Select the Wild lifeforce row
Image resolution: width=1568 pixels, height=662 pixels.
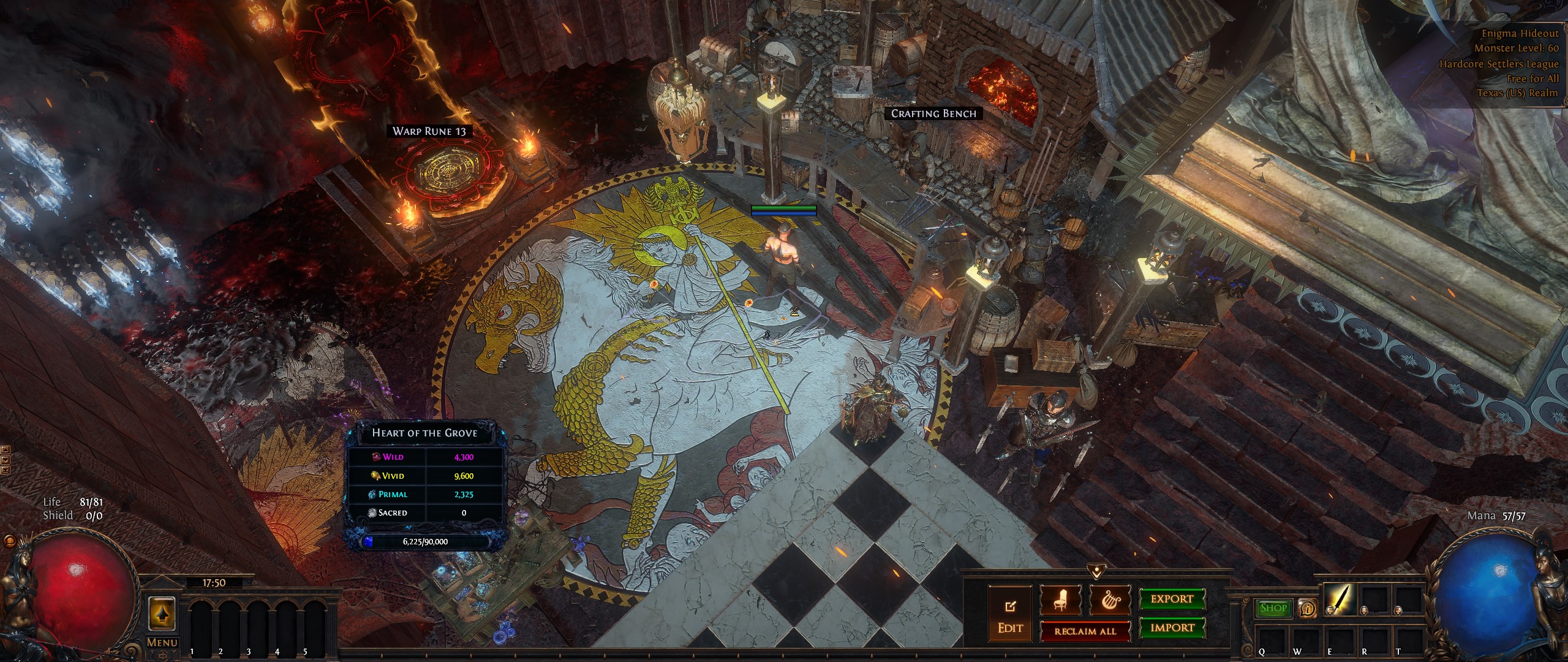425,457
